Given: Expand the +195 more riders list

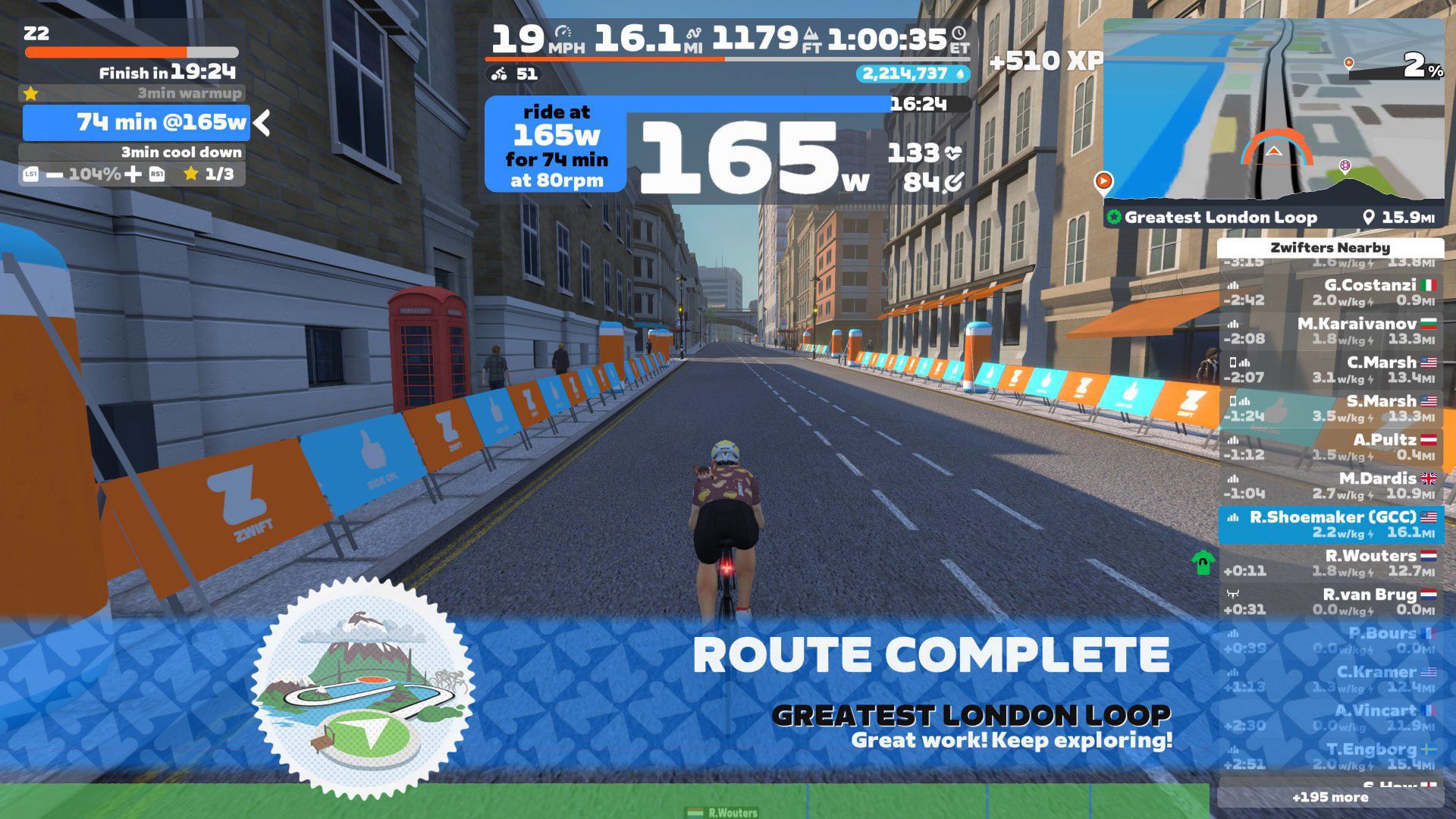Looking at the screenshot, I should coord(1330,797).
